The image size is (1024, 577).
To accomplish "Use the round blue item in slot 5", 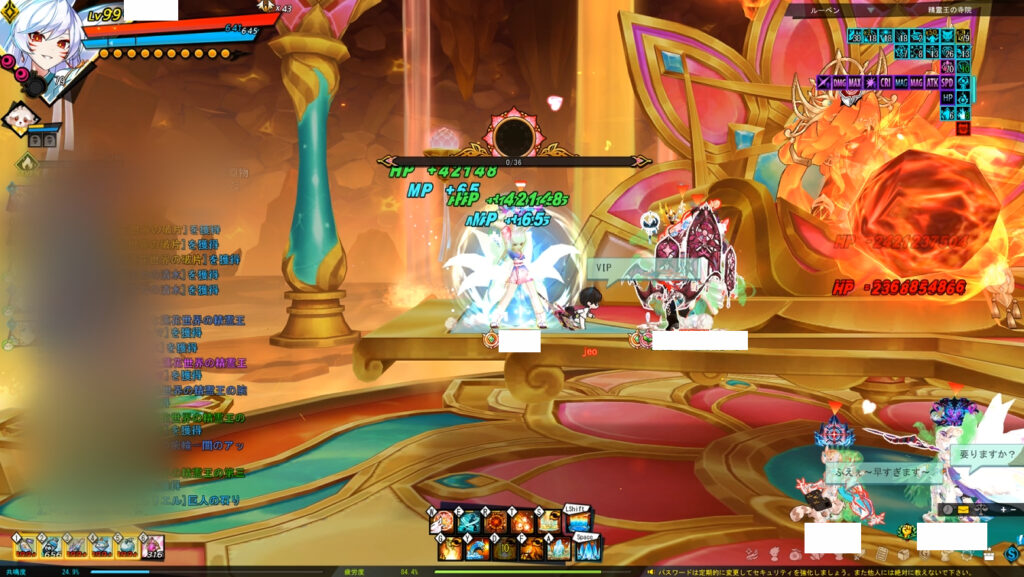I will pyautogui.click(x=127, y=546).
